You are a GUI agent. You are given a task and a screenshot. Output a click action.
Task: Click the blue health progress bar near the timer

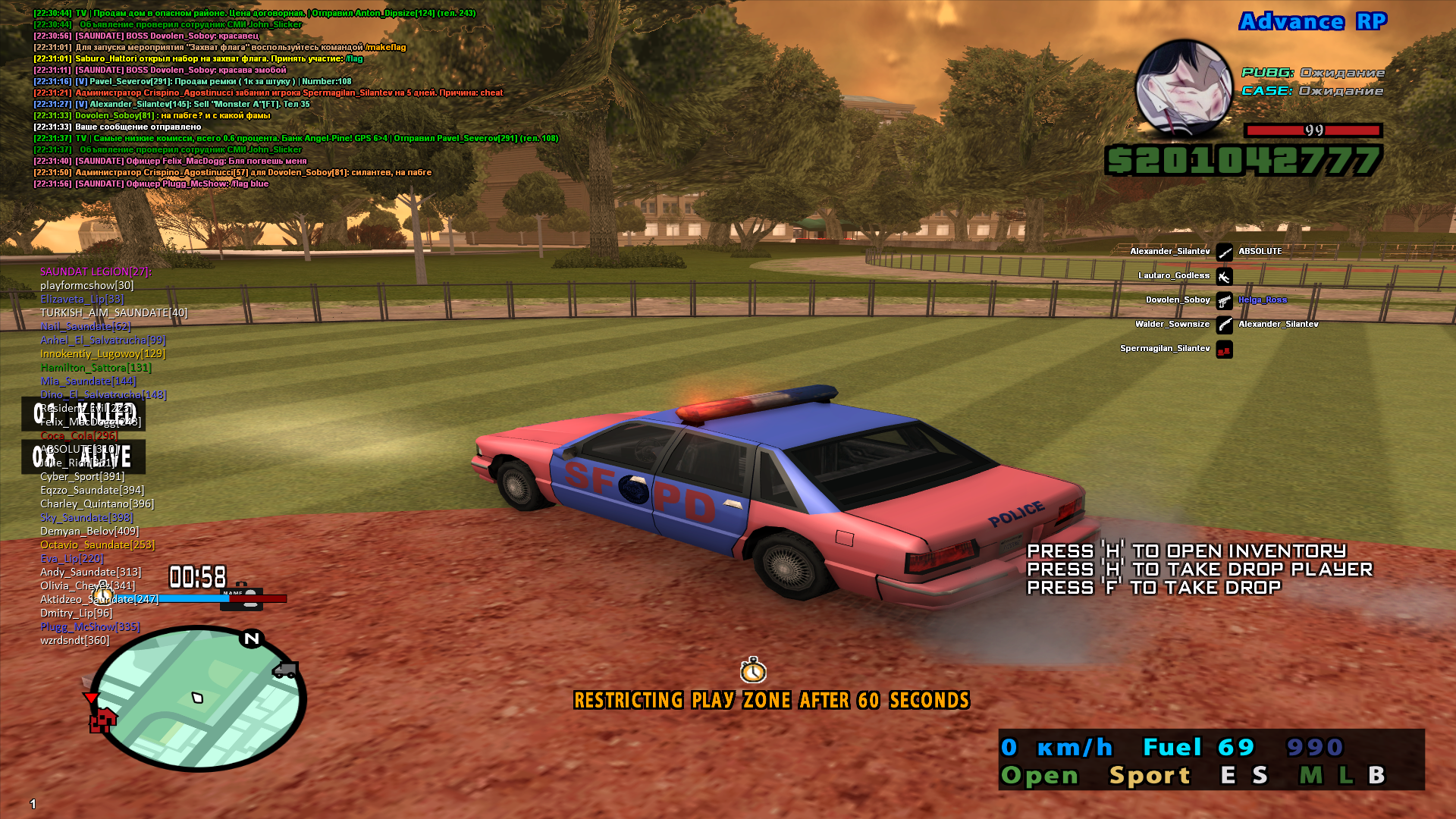click(195, 598)
